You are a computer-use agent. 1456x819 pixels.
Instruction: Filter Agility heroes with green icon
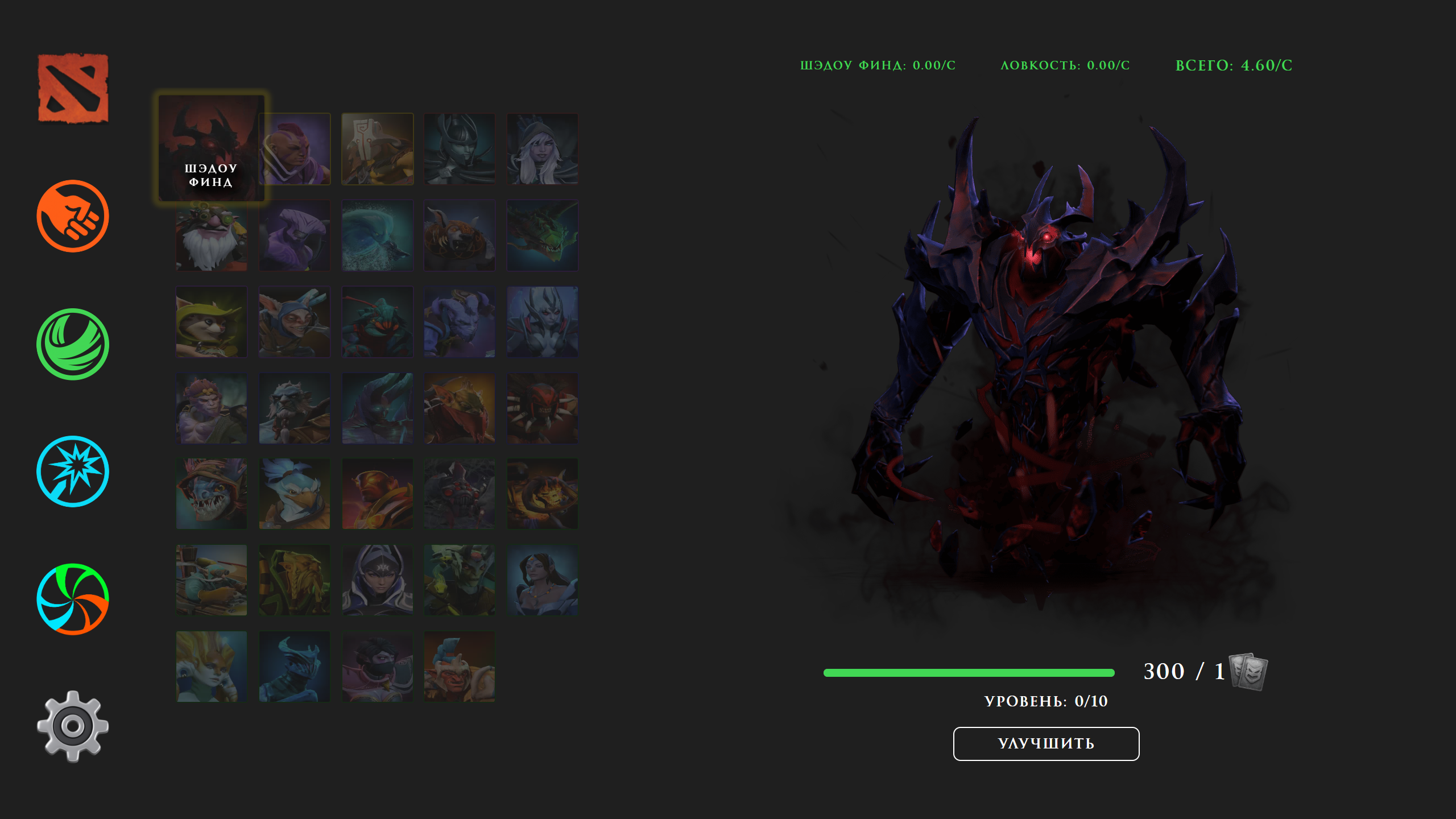click(72, 344)
